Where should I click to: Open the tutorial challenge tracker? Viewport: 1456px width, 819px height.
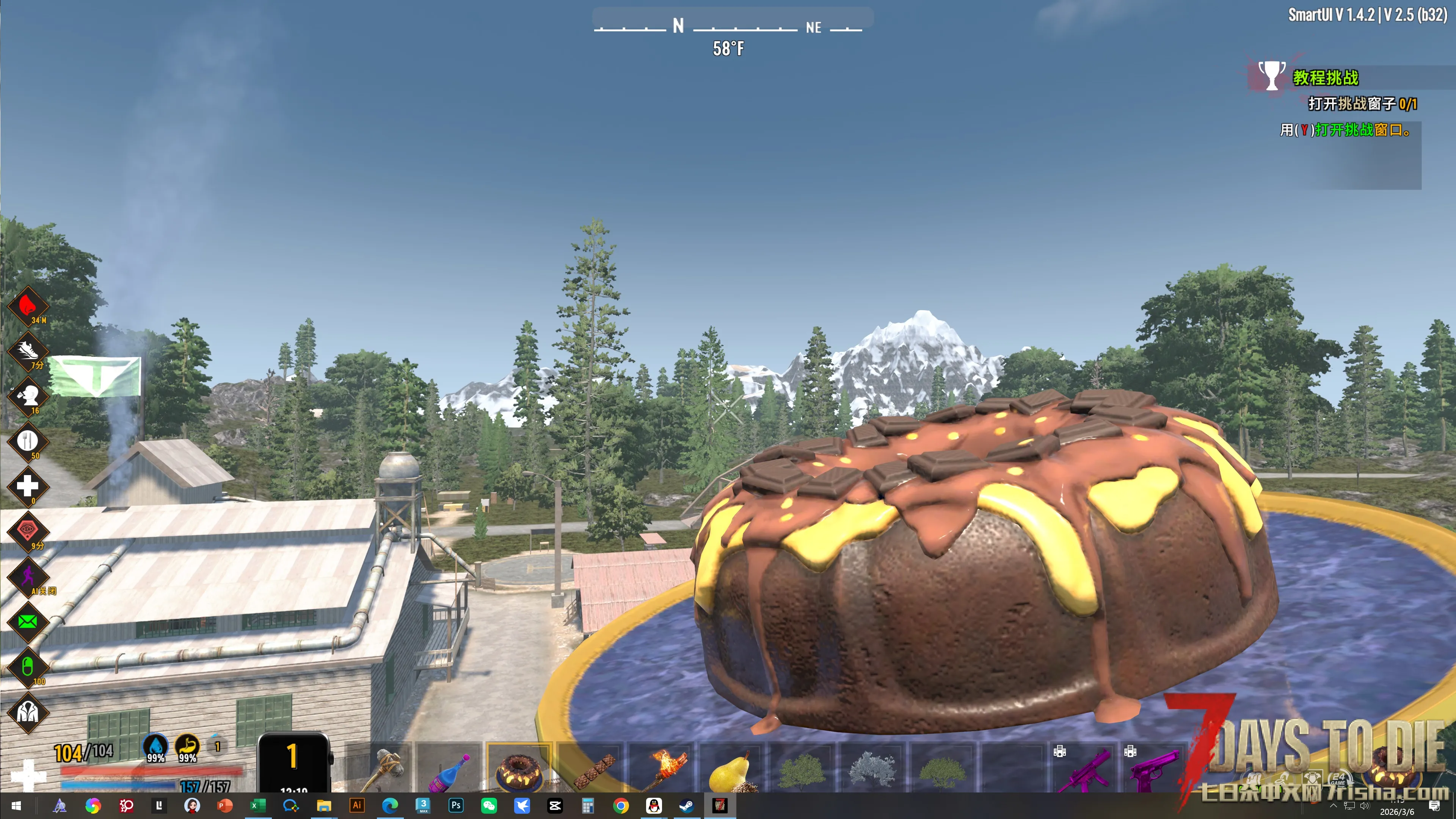[x=1325, y=77]
